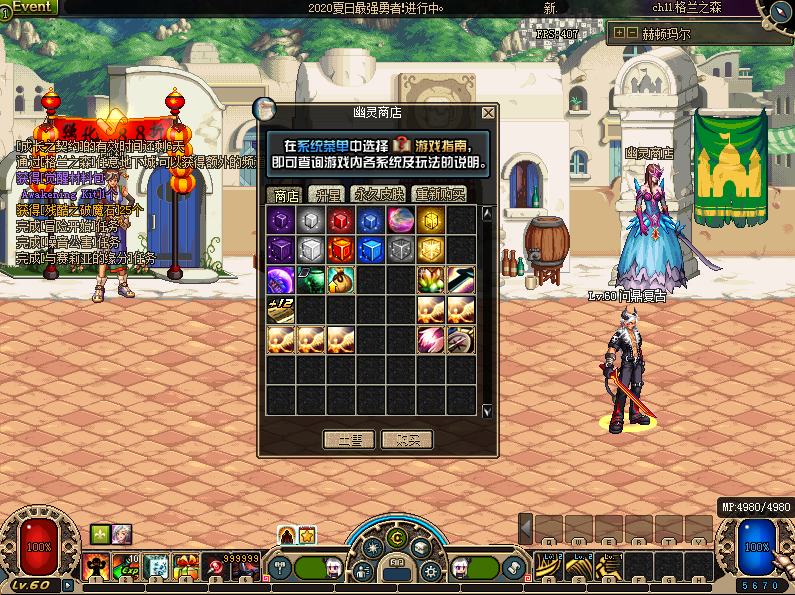This screenshot has height=595, width=795.
Task: Close the 幽灵商店 shop window
Action: point(488,113)
